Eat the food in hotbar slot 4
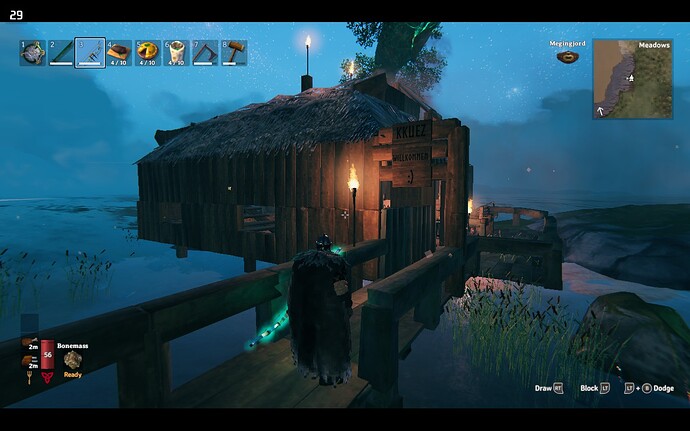Image resolution: width=690 pixels, height=431 pixels. click(x=119, y=52)
